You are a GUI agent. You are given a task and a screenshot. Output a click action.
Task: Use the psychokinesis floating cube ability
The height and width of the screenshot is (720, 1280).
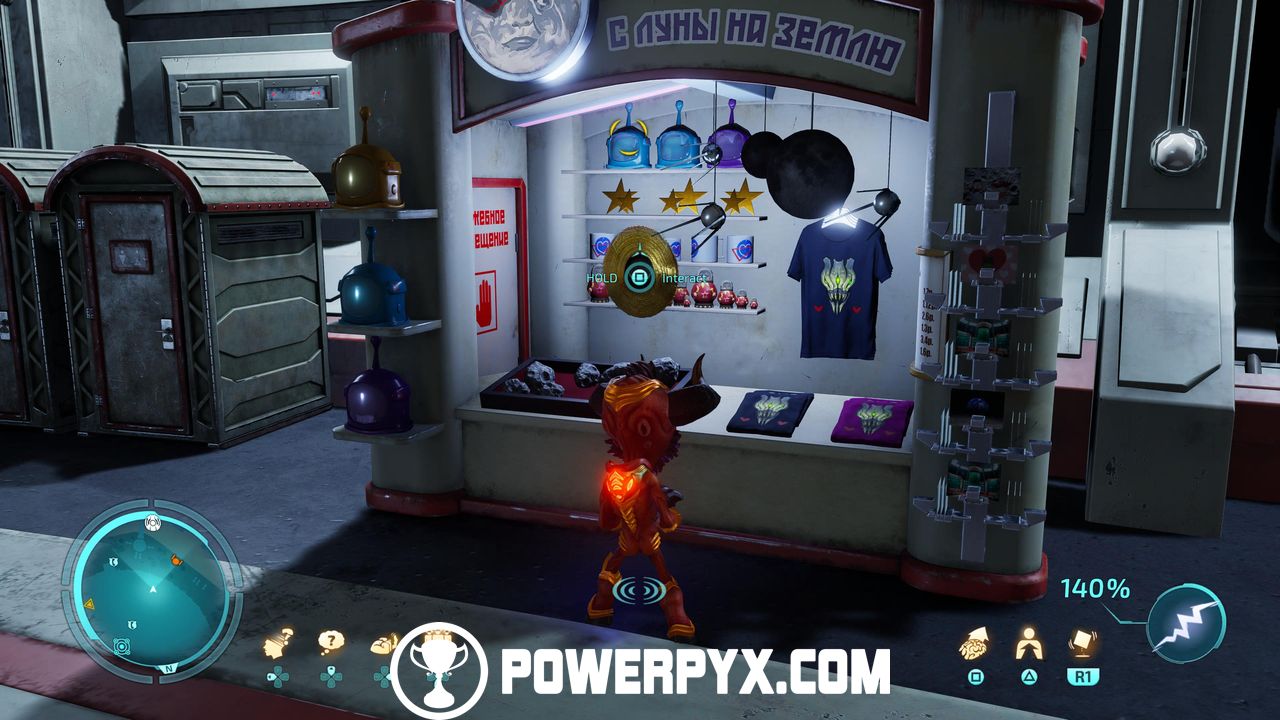coord(1082,643)
